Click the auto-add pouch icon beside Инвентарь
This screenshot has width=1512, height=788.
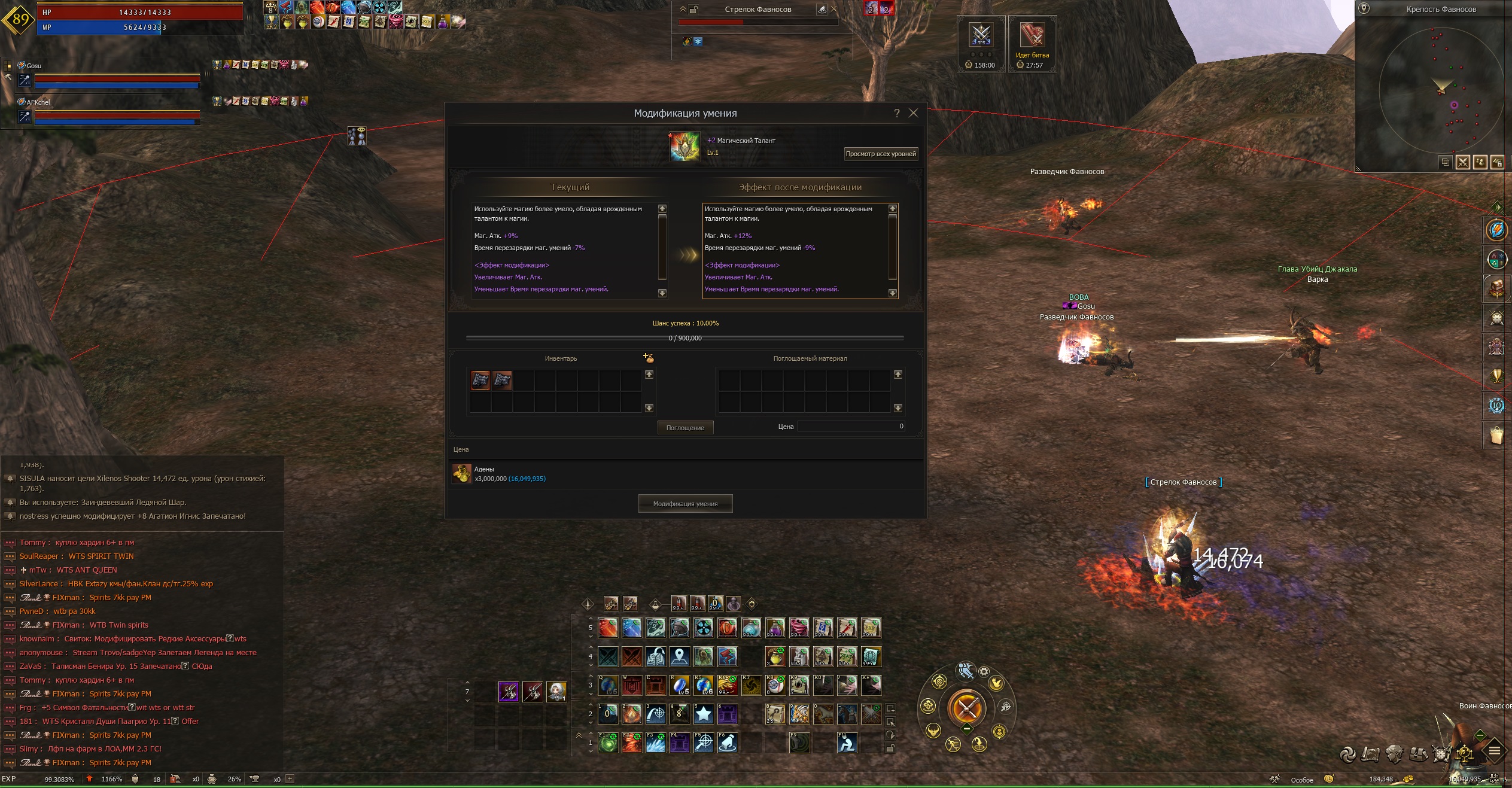[x=648, y=358]
